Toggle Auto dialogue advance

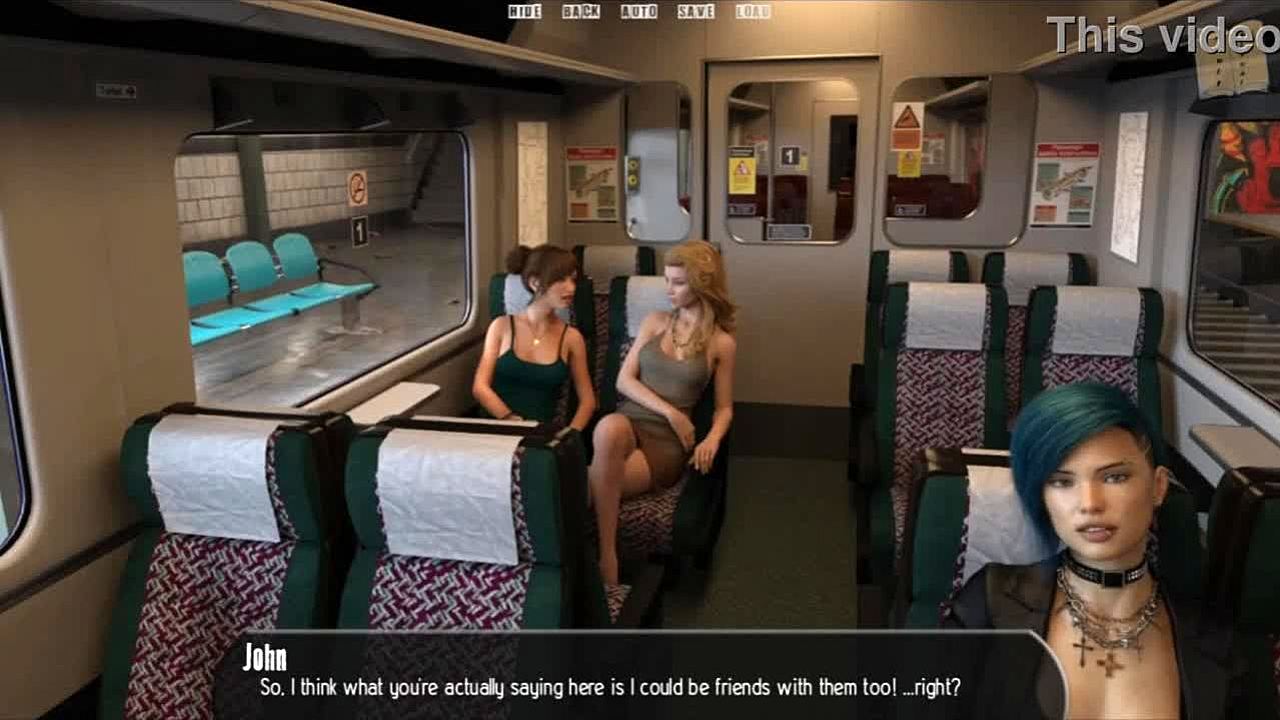click(638, 12)
